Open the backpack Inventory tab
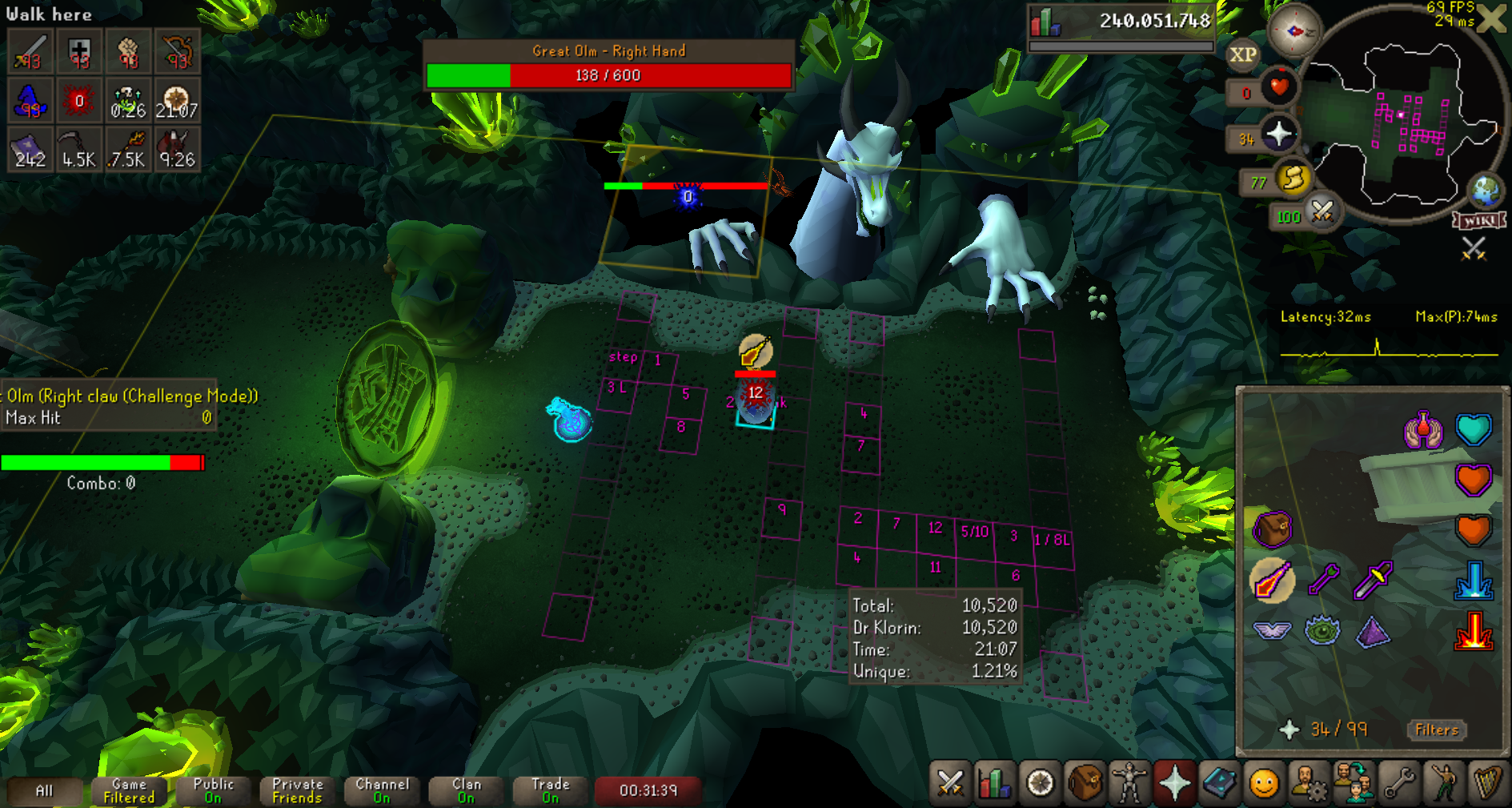1512x808 pixels. (x=1085, y=782)
